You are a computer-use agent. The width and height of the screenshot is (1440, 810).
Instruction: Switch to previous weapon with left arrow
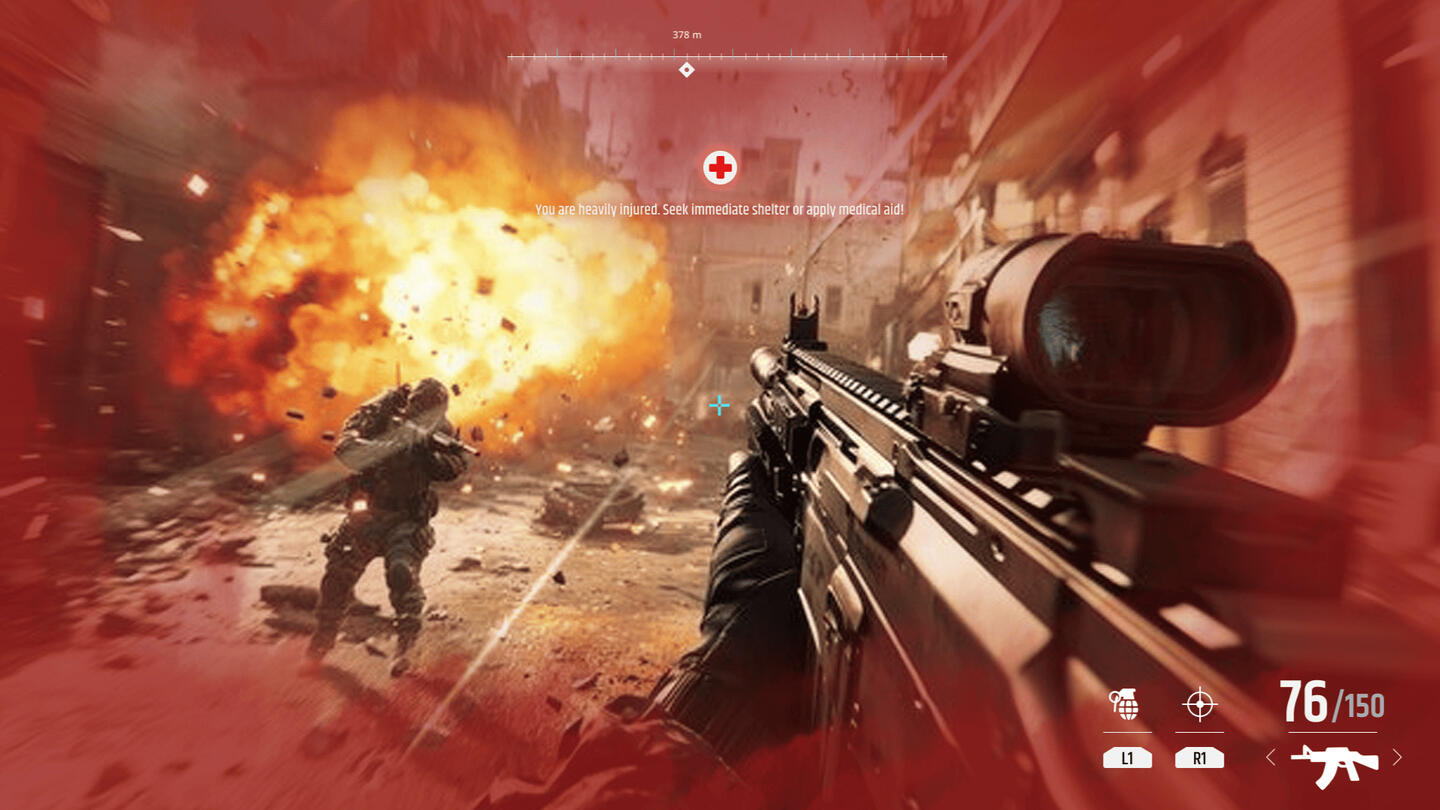pos(1271,758)
